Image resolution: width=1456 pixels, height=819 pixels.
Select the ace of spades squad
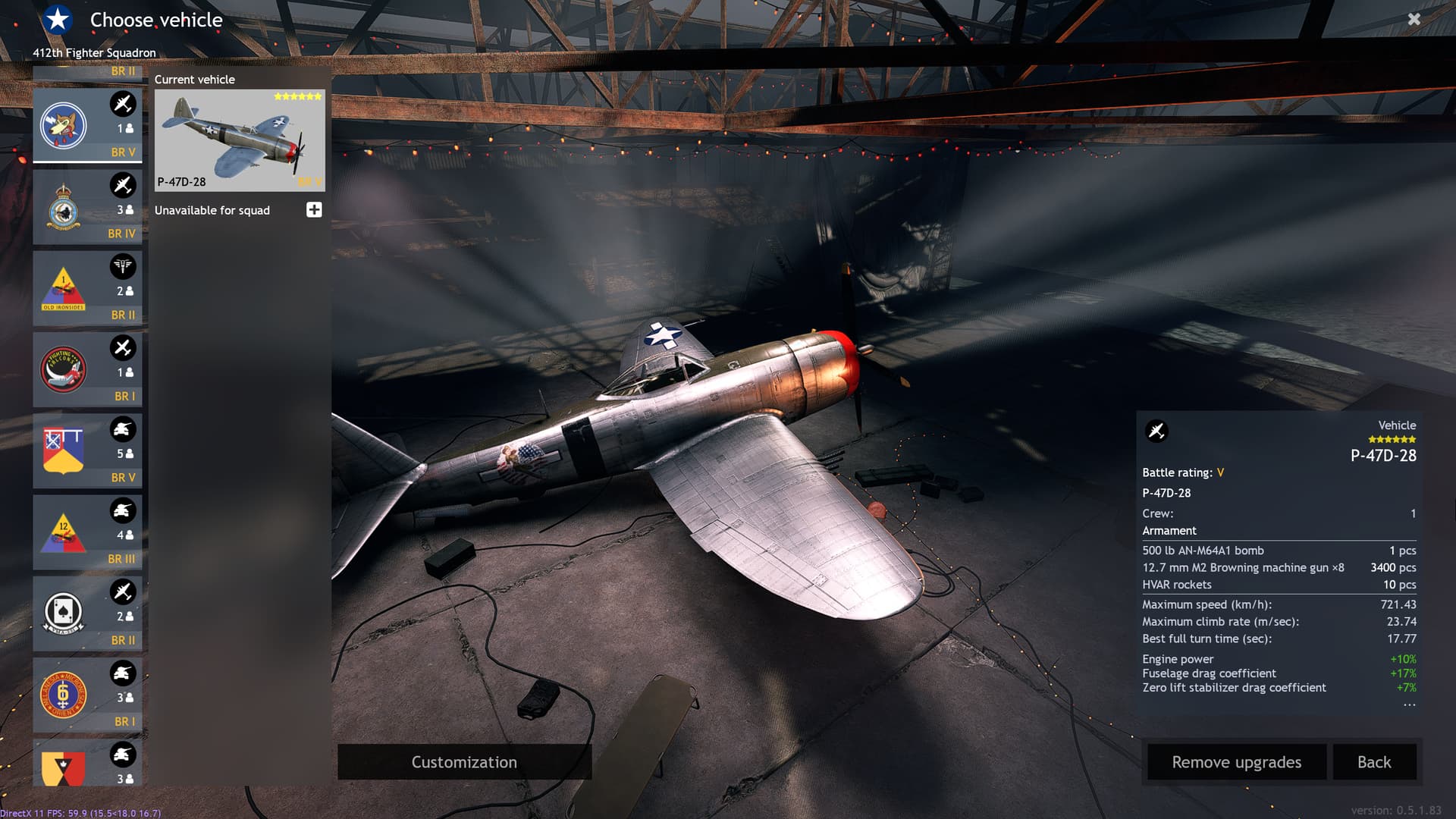87,613
